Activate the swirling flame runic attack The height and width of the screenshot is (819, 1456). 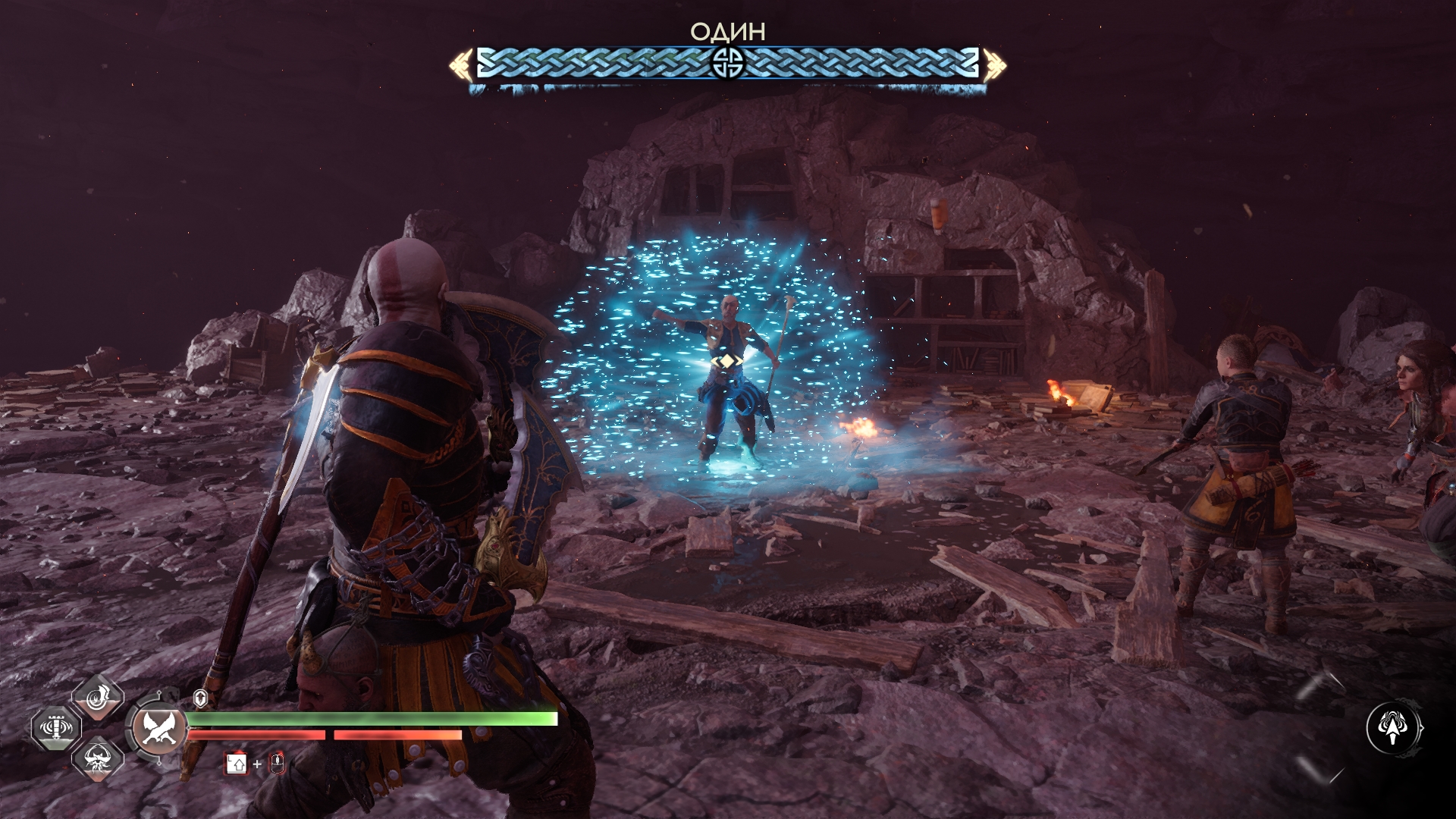tap(98, 698)
